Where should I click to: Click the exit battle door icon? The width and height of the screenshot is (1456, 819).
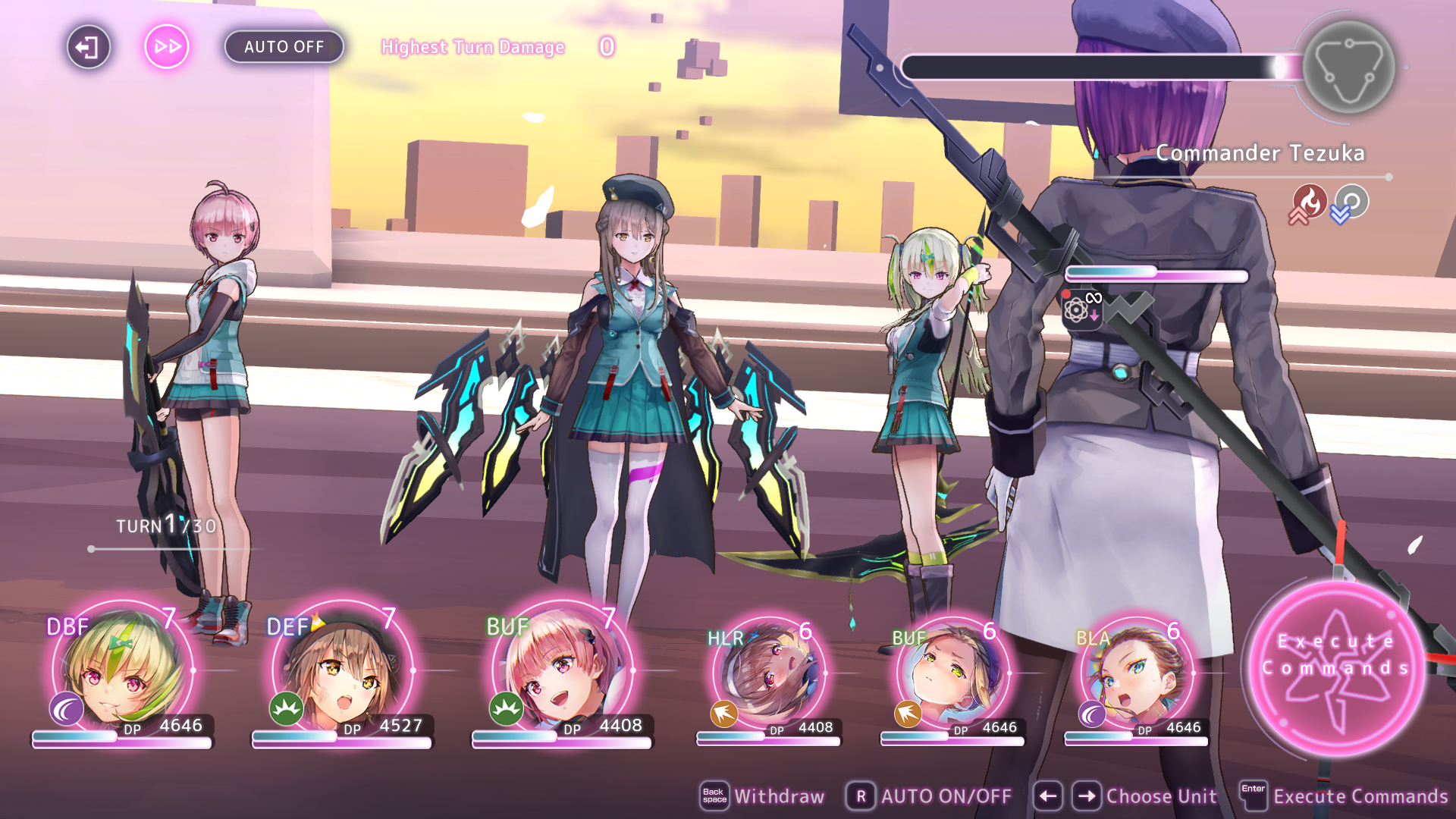pos(88,47)
